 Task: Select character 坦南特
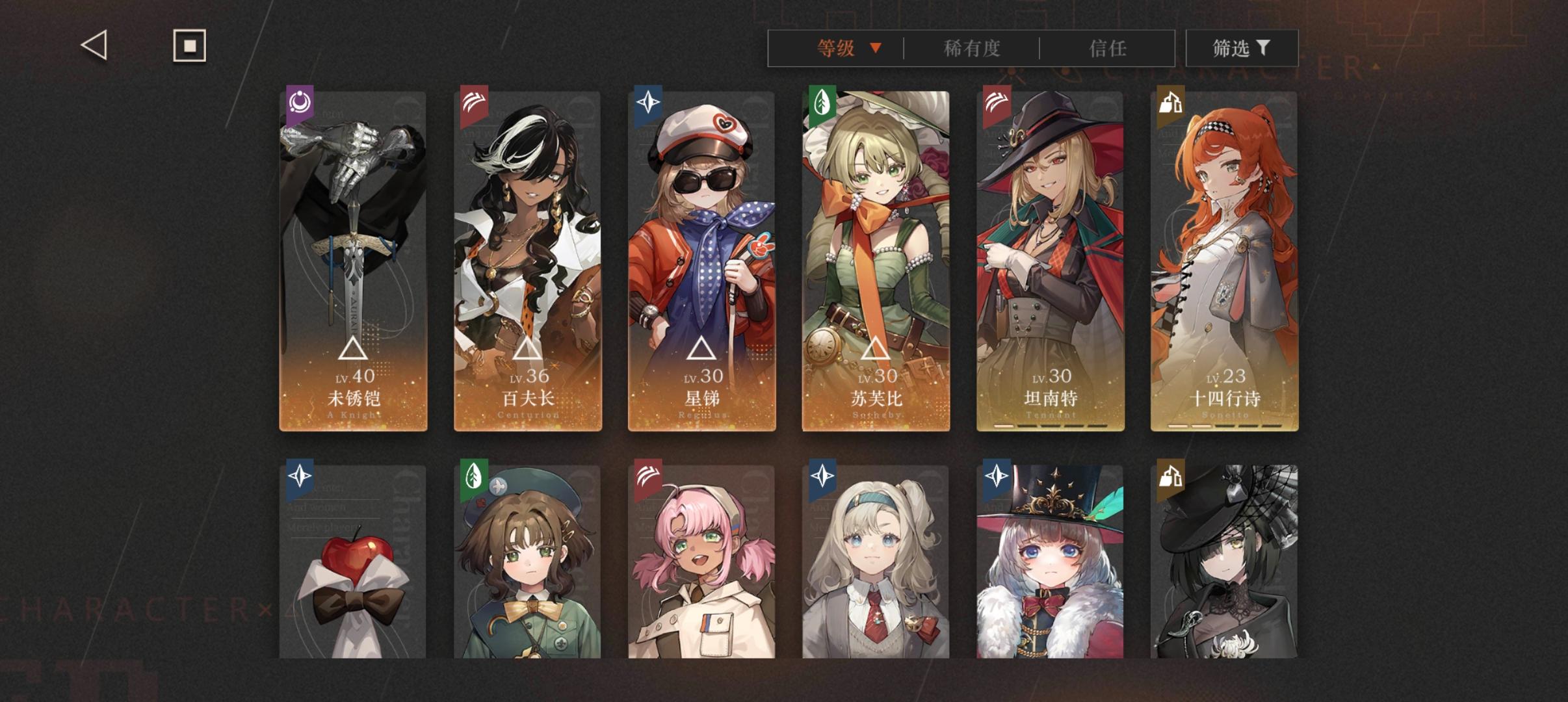point(1049,260)
